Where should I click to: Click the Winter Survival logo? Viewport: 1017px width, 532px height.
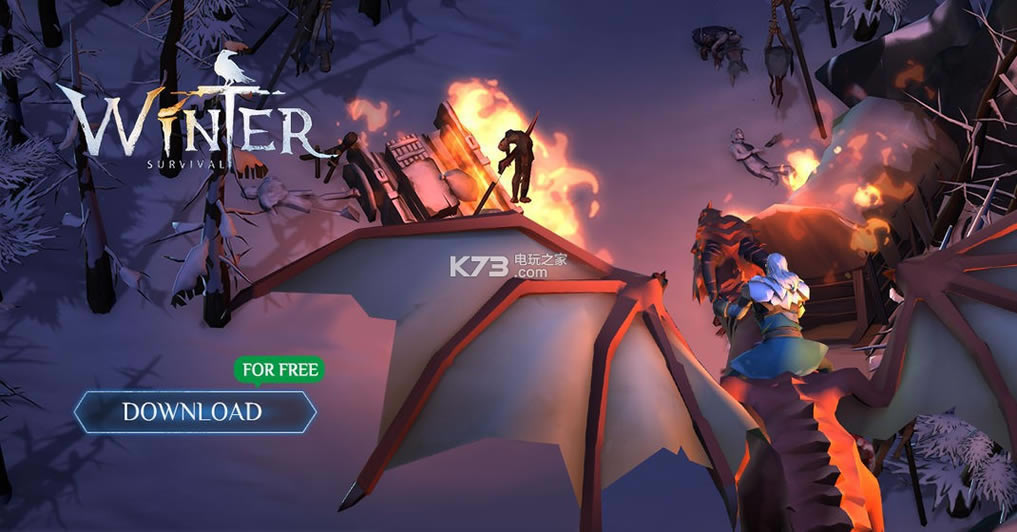(x=192, y=125)
